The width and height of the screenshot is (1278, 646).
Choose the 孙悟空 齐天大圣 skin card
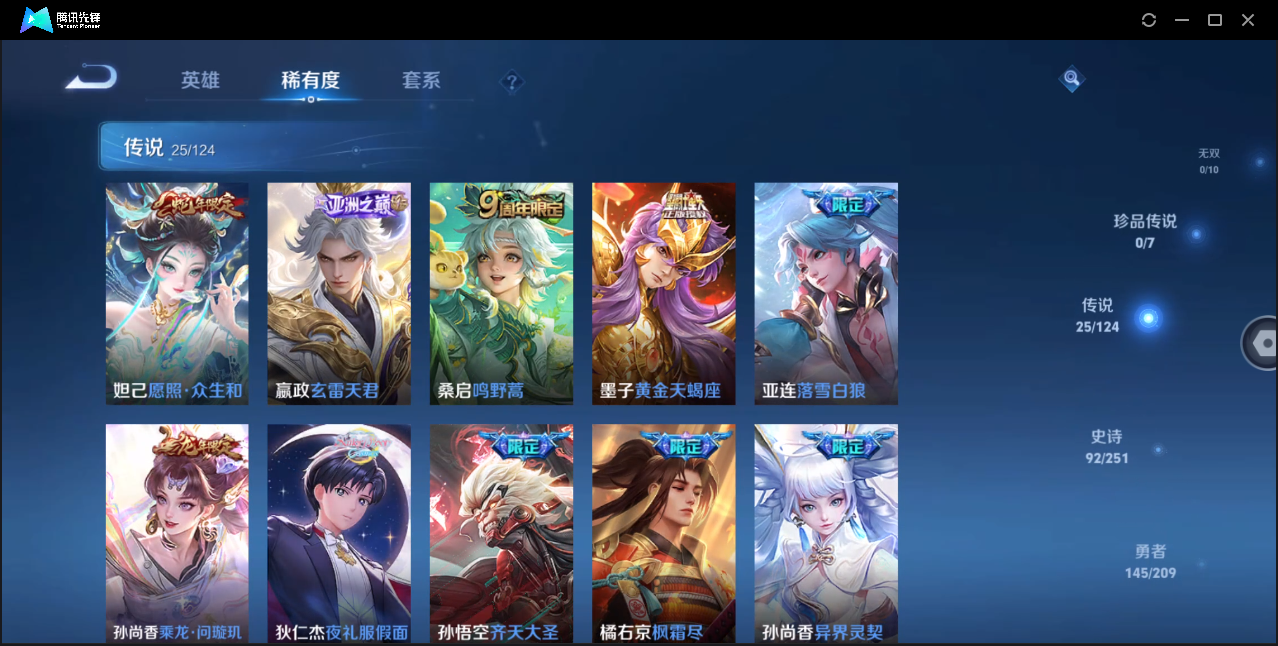(x=501, y=533)
